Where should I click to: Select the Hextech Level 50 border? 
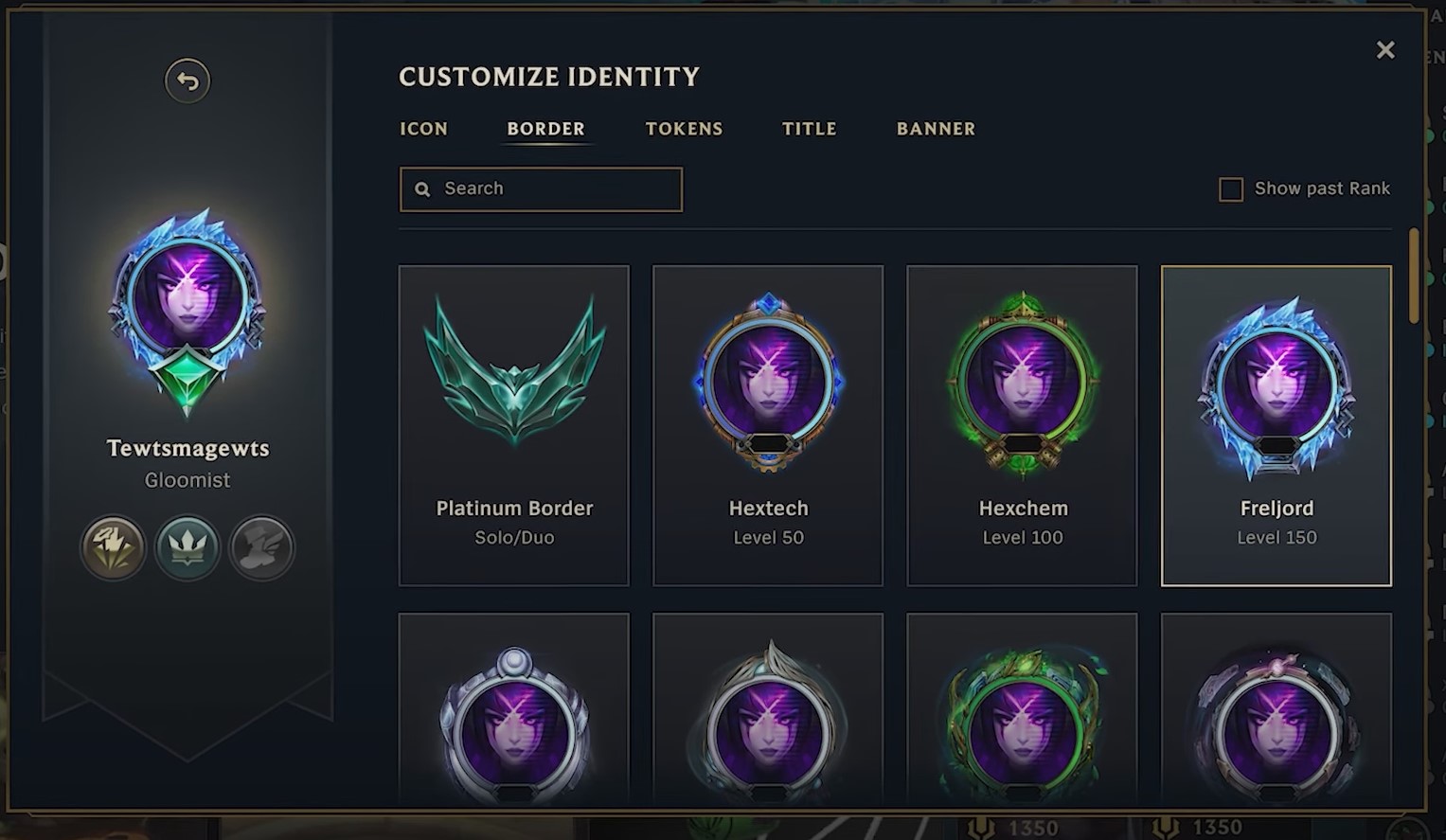click(768, 425)
